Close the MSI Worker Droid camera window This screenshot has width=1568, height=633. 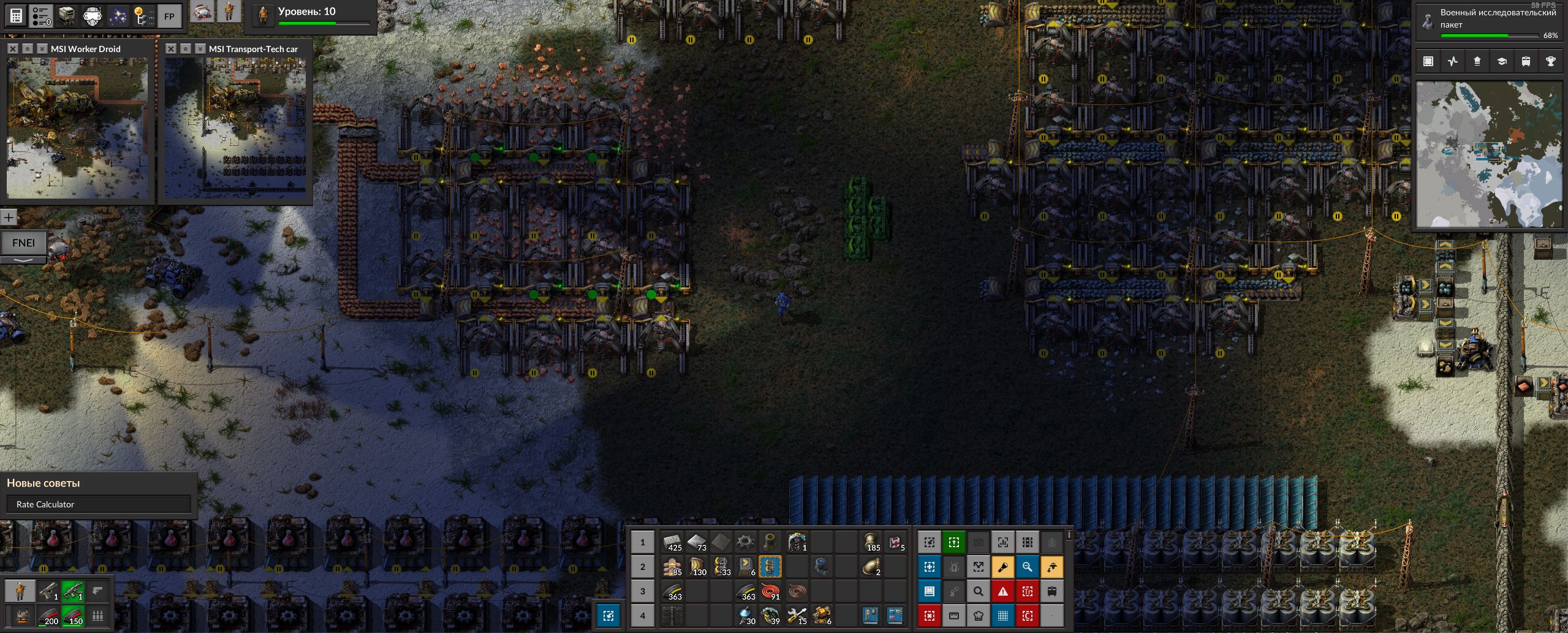pyautogui.click(x=12, y=48)
